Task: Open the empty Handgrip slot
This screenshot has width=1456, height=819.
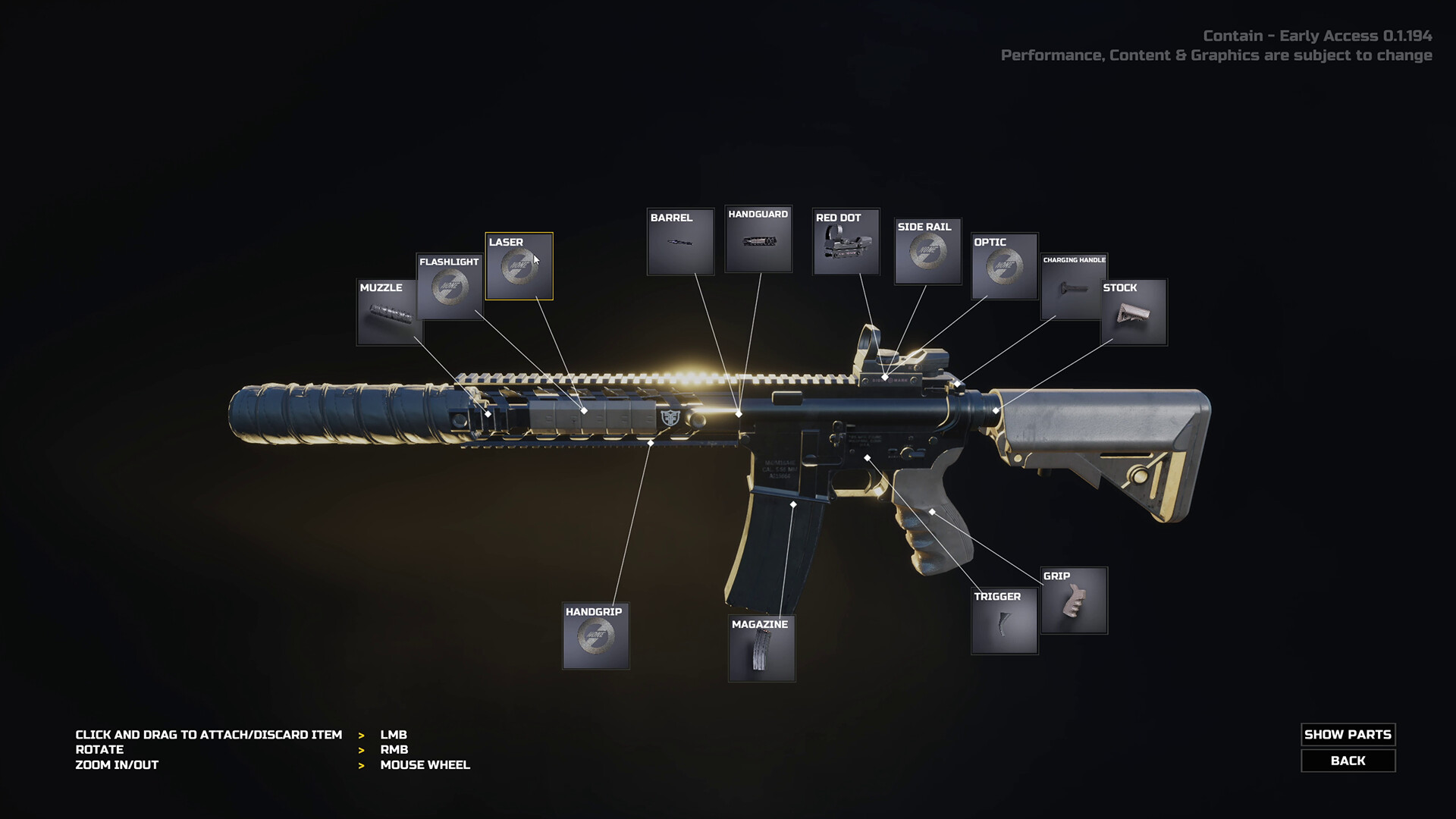Action: pos(596,636)
